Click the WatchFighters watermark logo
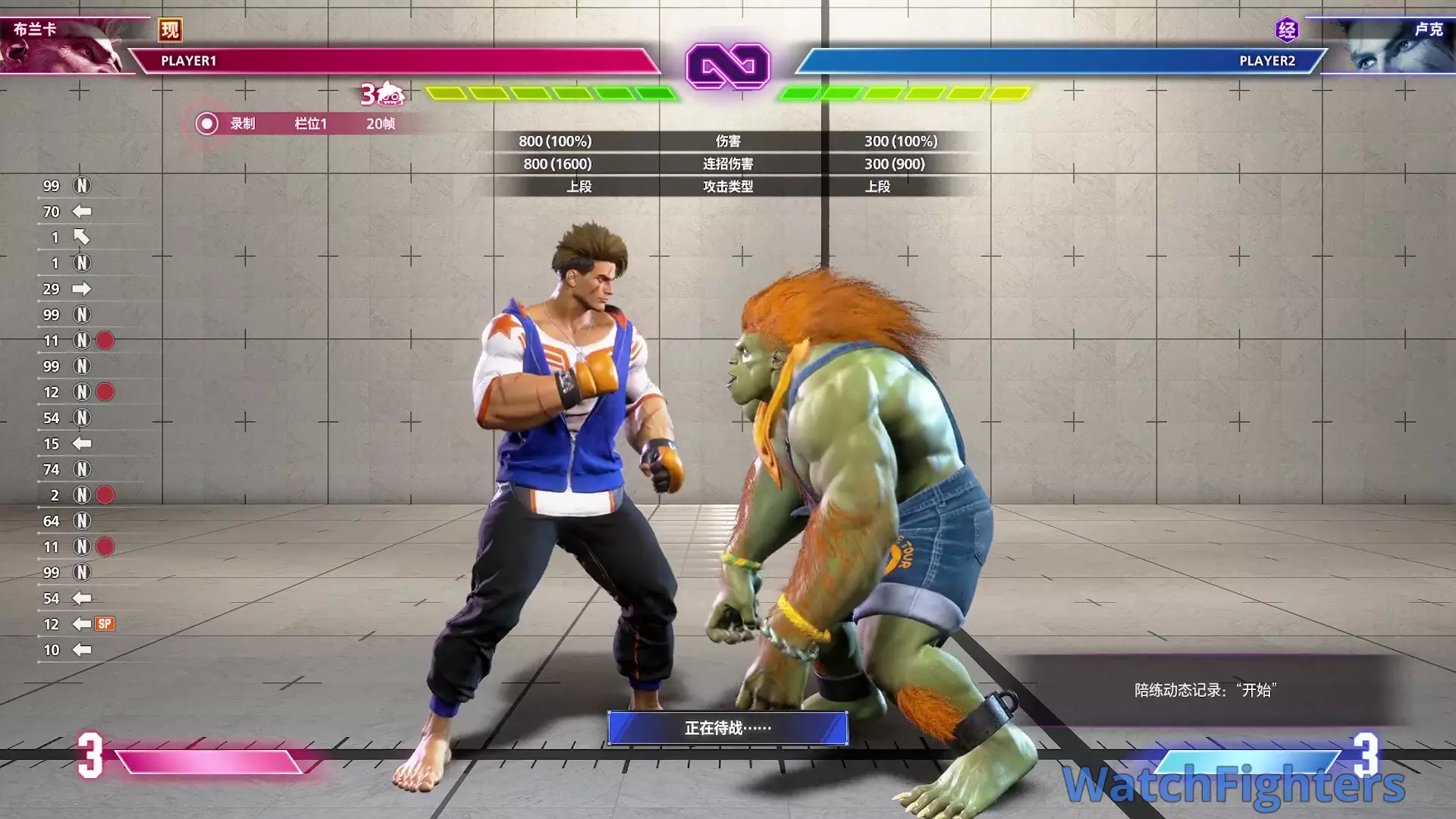This screenshot has height=819, width=1456. pos(1233,784)
